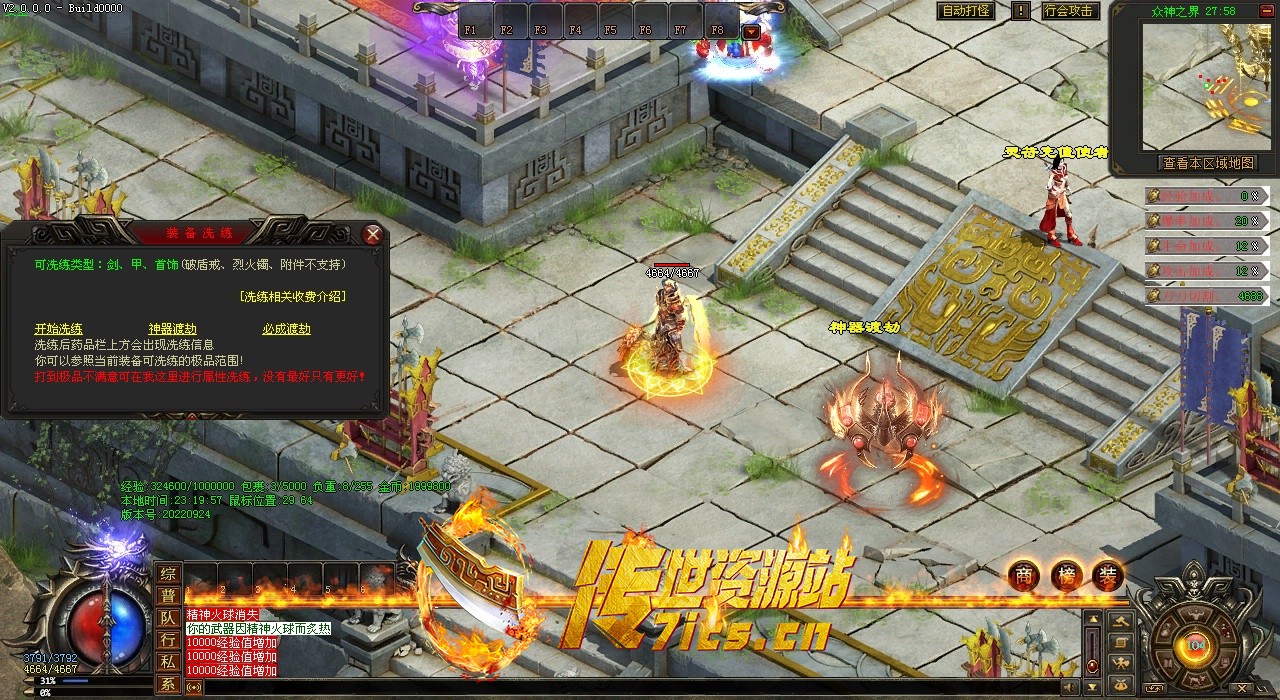Close the 装备洗练 dialog window
This screenshot has height=700, width=1280.
point(373,235)
